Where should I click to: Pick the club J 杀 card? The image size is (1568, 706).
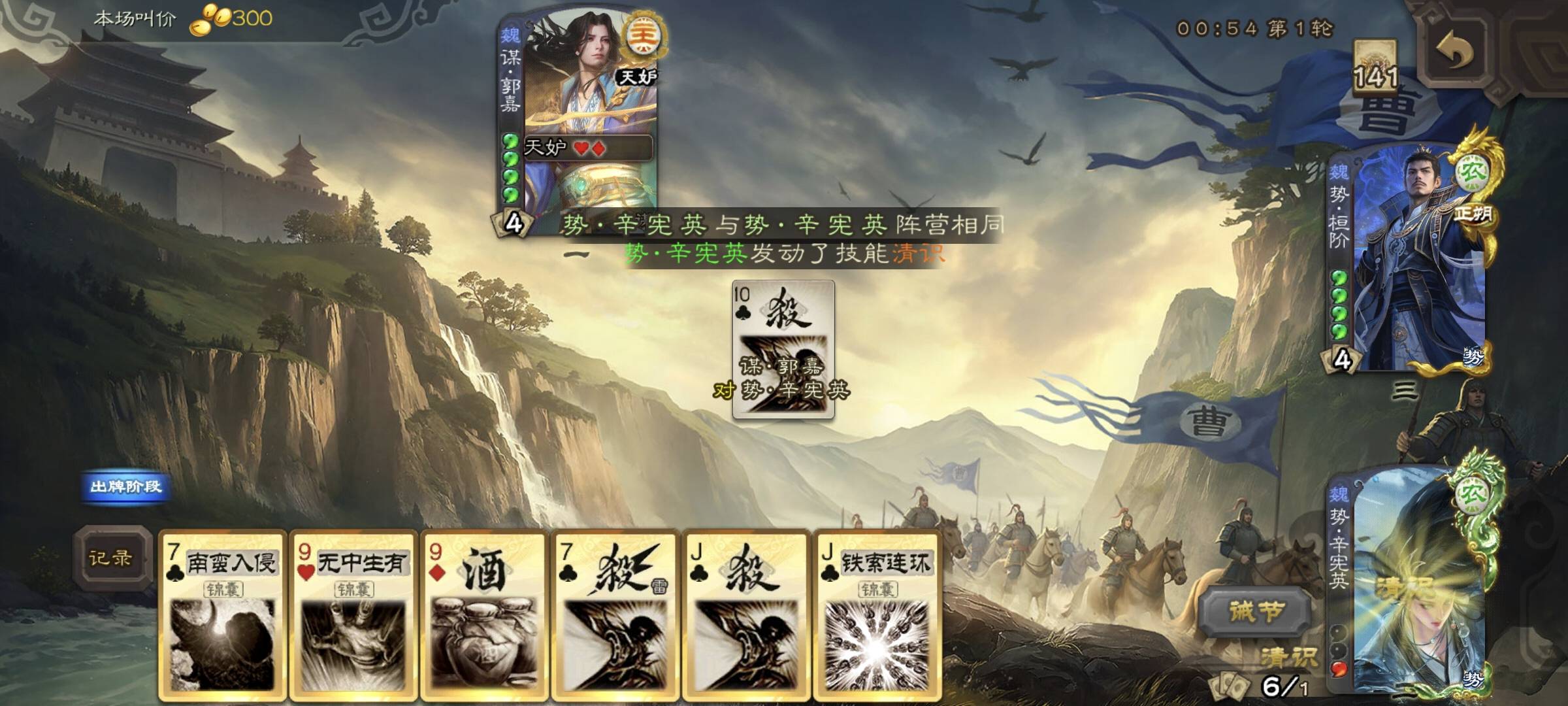click(745, 614)
